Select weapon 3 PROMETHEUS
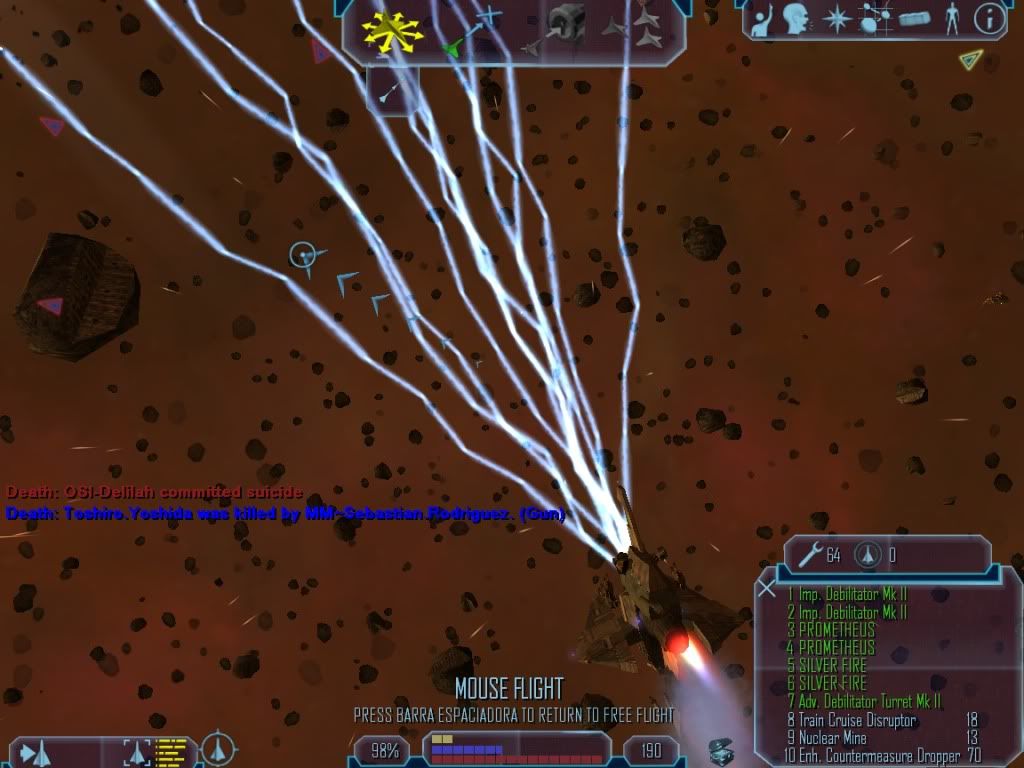Screen dimensions: 1024x768 (831, 630)
